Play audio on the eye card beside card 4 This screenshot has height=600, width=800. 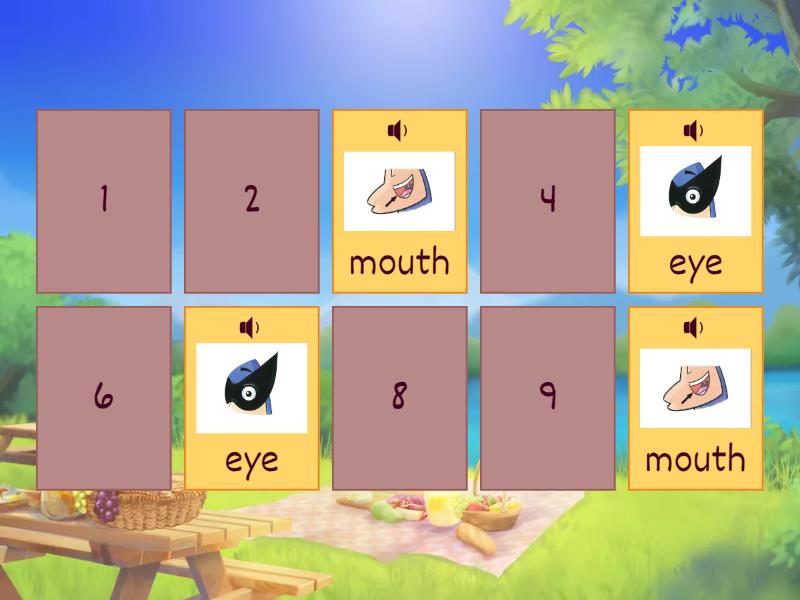[693, 131]
